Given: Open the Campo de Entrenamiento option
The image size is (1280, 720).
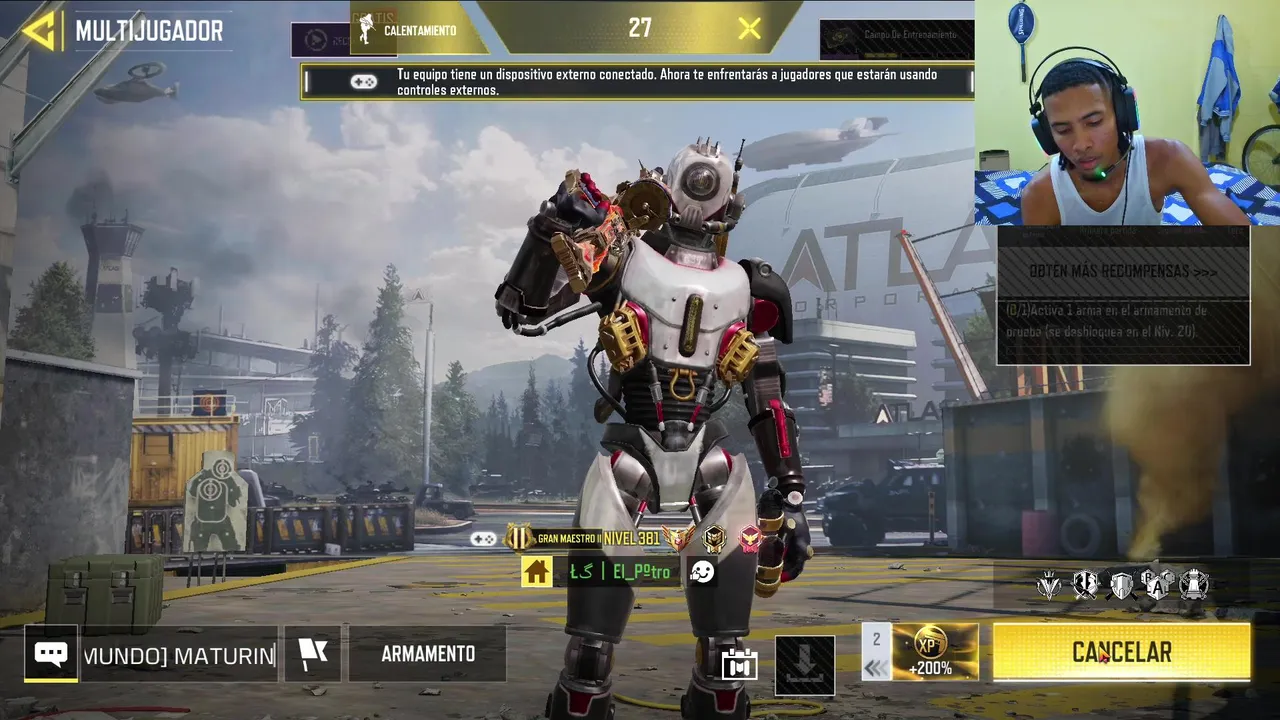Looking at the screenshot, I should (x=896, y=36).
